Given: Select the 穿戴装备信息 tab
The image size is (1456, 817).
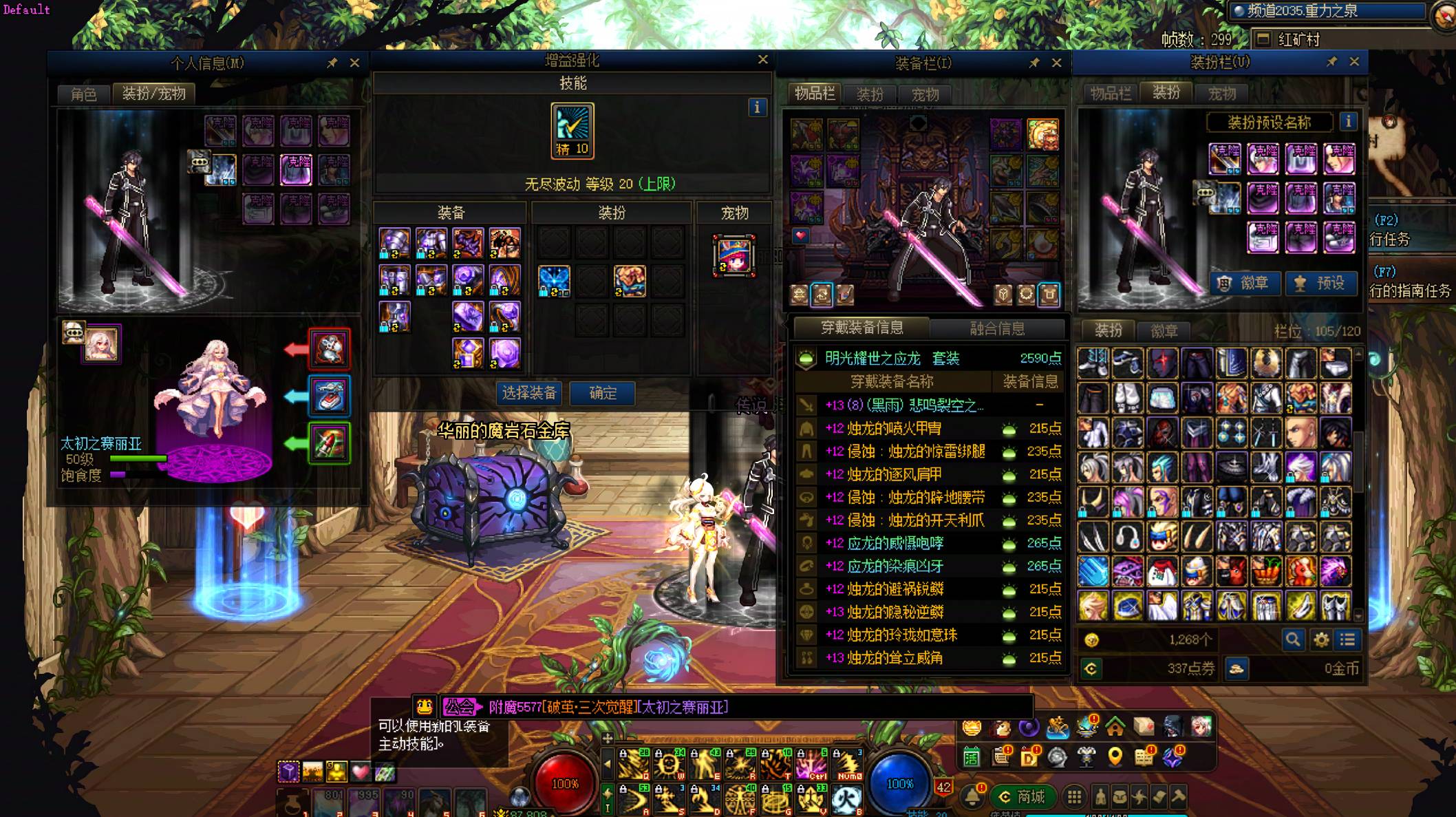Looking at the screenshot, I should click(x=861, y=328).
